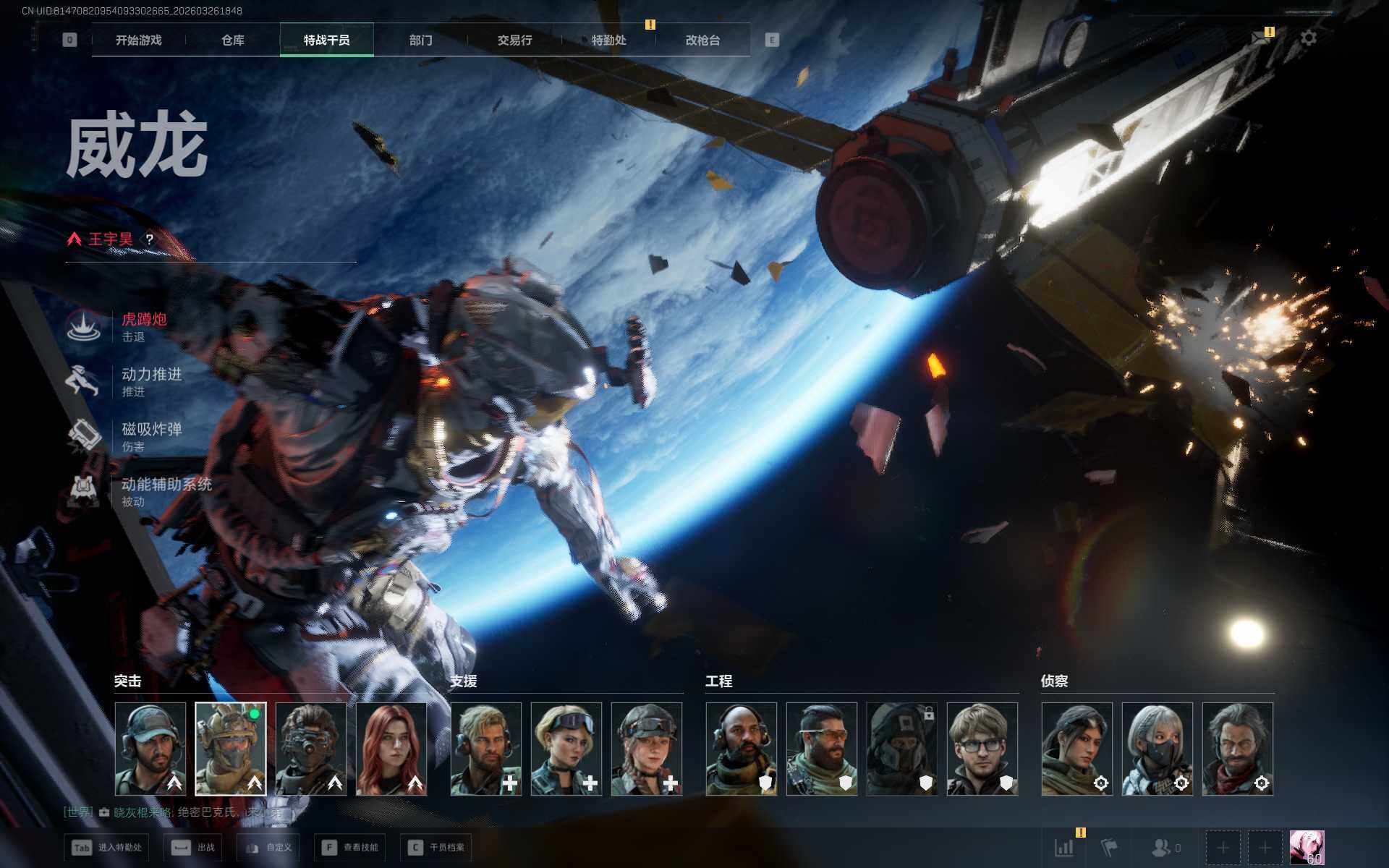Open the 交易行 tab
This screenshot has width=1389, height=868.
click(514, 41)
